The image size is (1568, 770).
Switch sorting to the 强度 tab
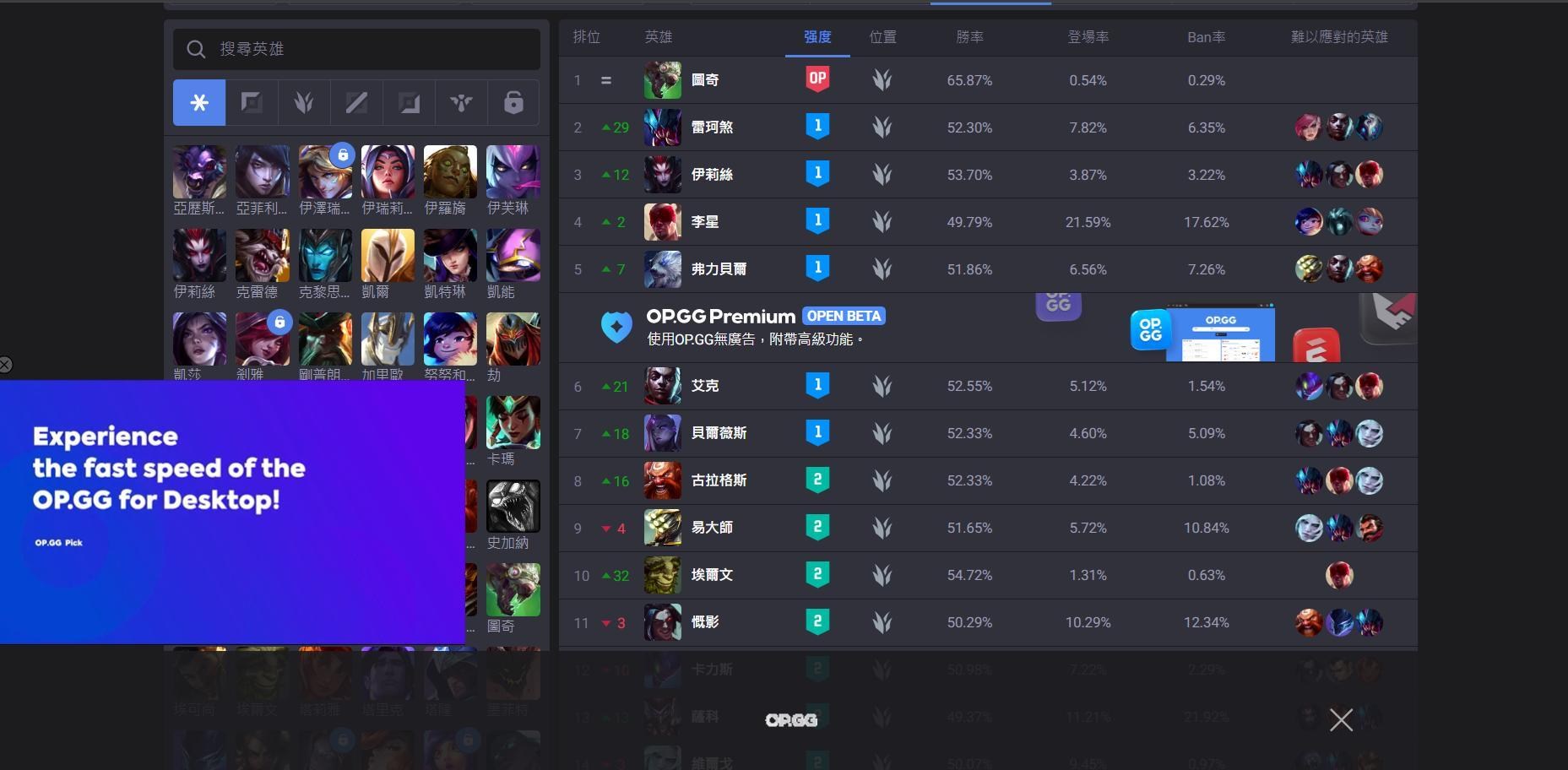pyautogui.click(x=817, y=37)
